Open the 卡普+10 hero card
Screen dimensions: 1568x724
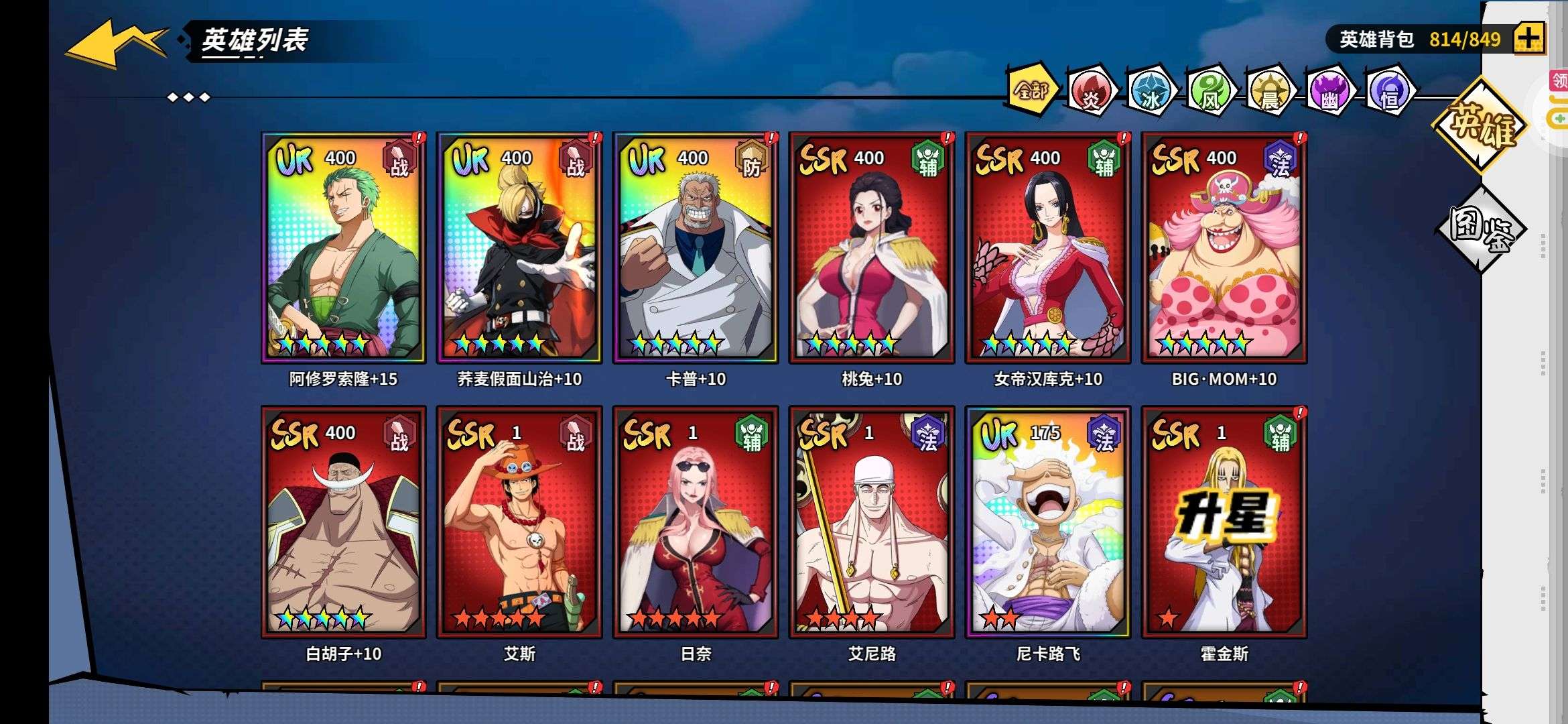[696, 248]
